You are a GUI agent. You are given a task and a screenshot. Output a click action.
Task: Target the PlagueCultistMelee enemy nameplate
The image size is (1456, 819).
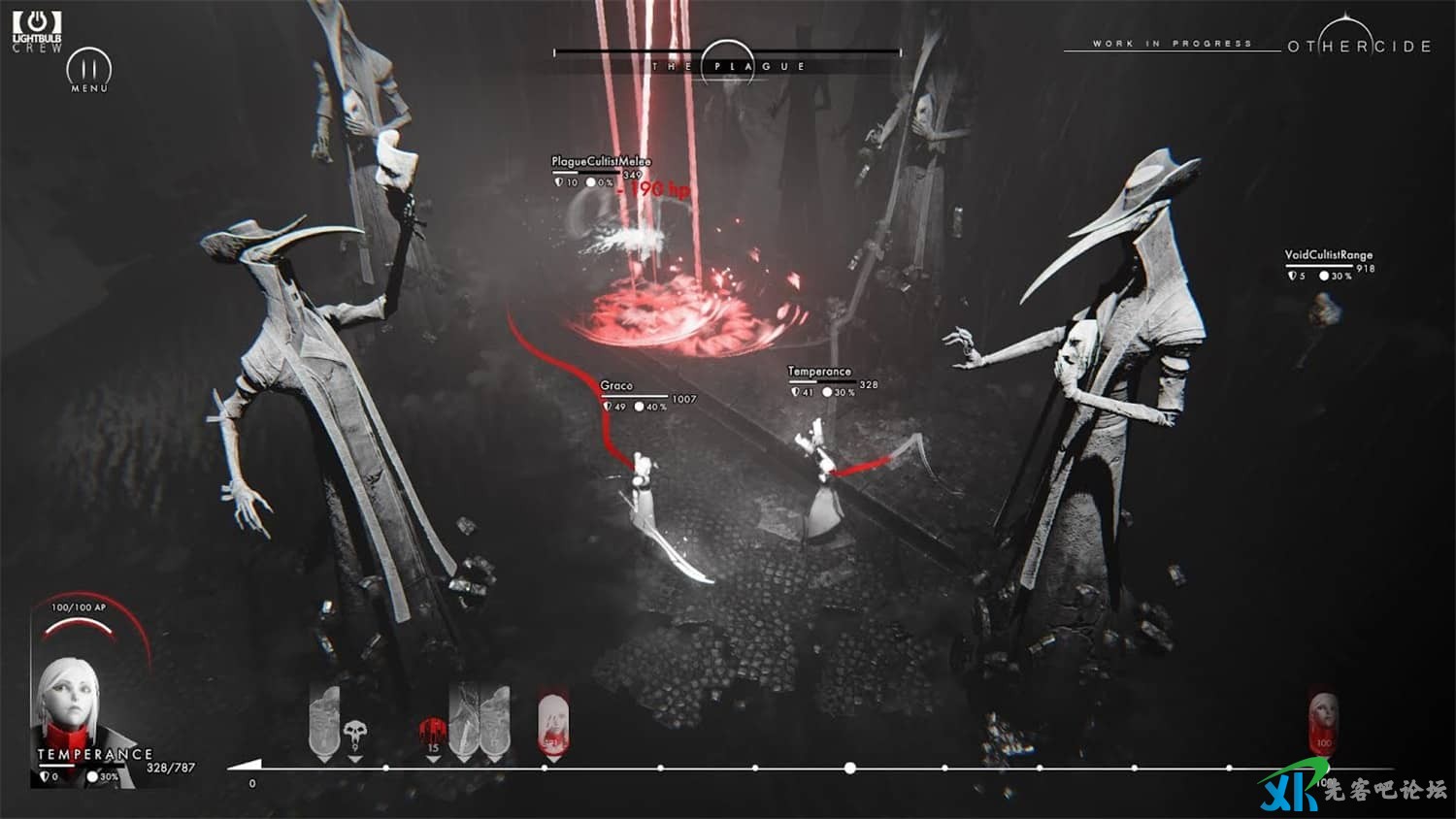point(601,161)
